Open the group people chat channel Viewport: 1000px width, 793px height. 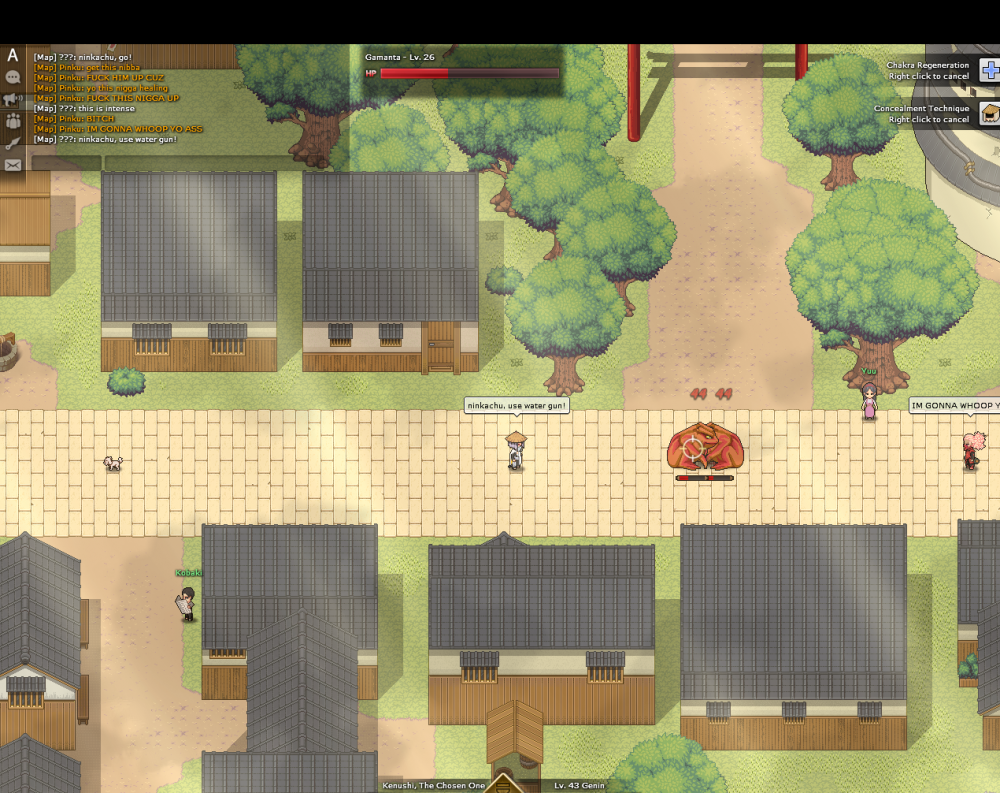coord(13,121)
